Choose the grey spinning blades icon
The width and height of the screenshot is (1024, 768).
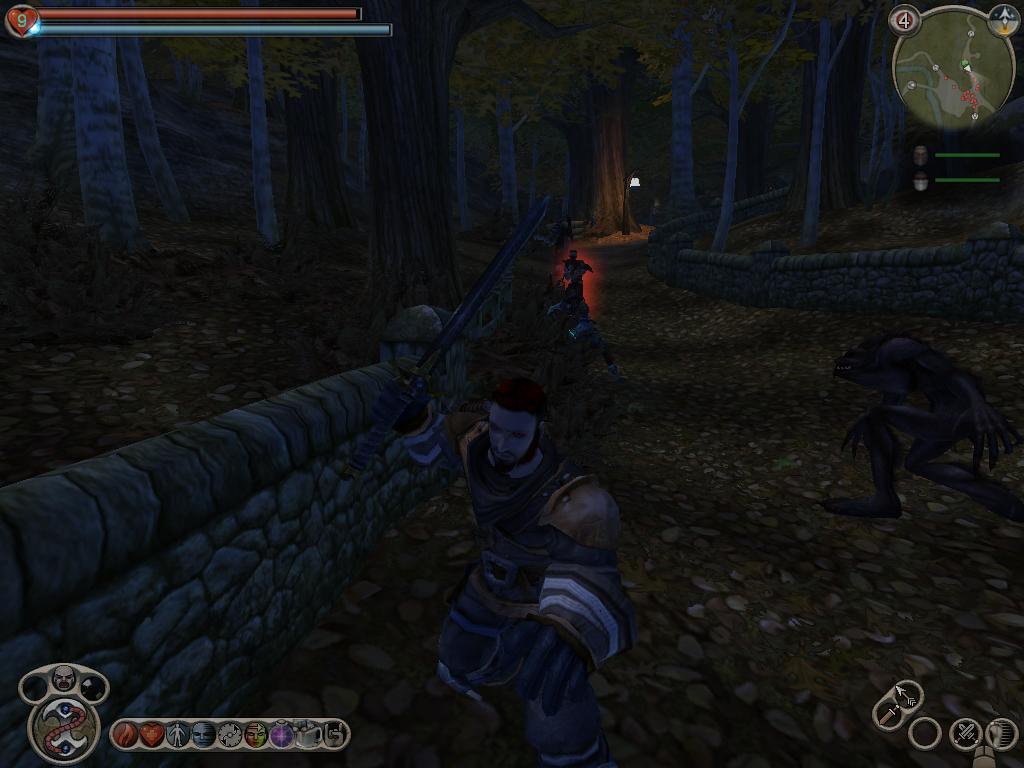point(230,735)
